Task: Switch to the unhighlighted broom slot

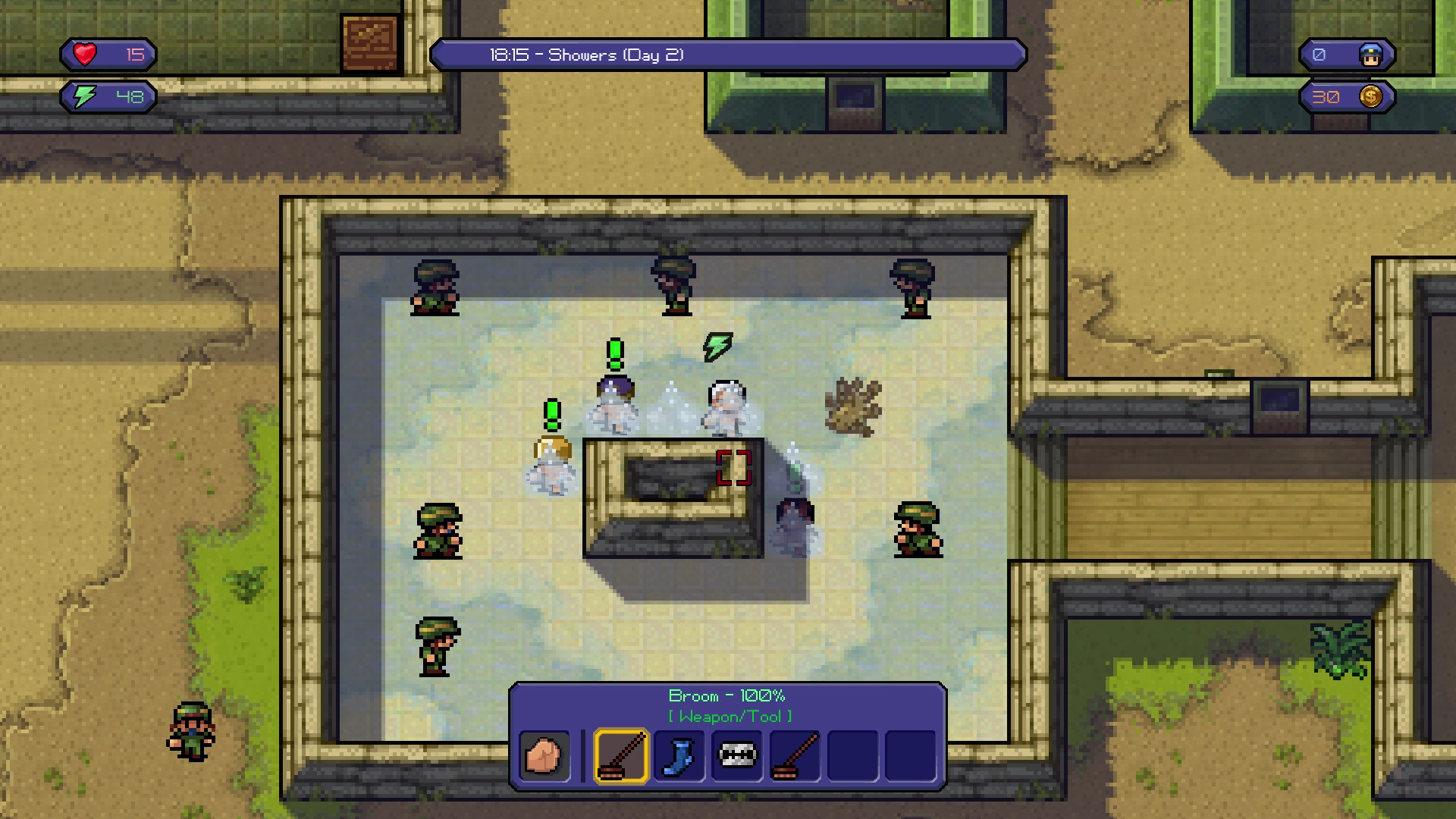Action: (795, 756)
